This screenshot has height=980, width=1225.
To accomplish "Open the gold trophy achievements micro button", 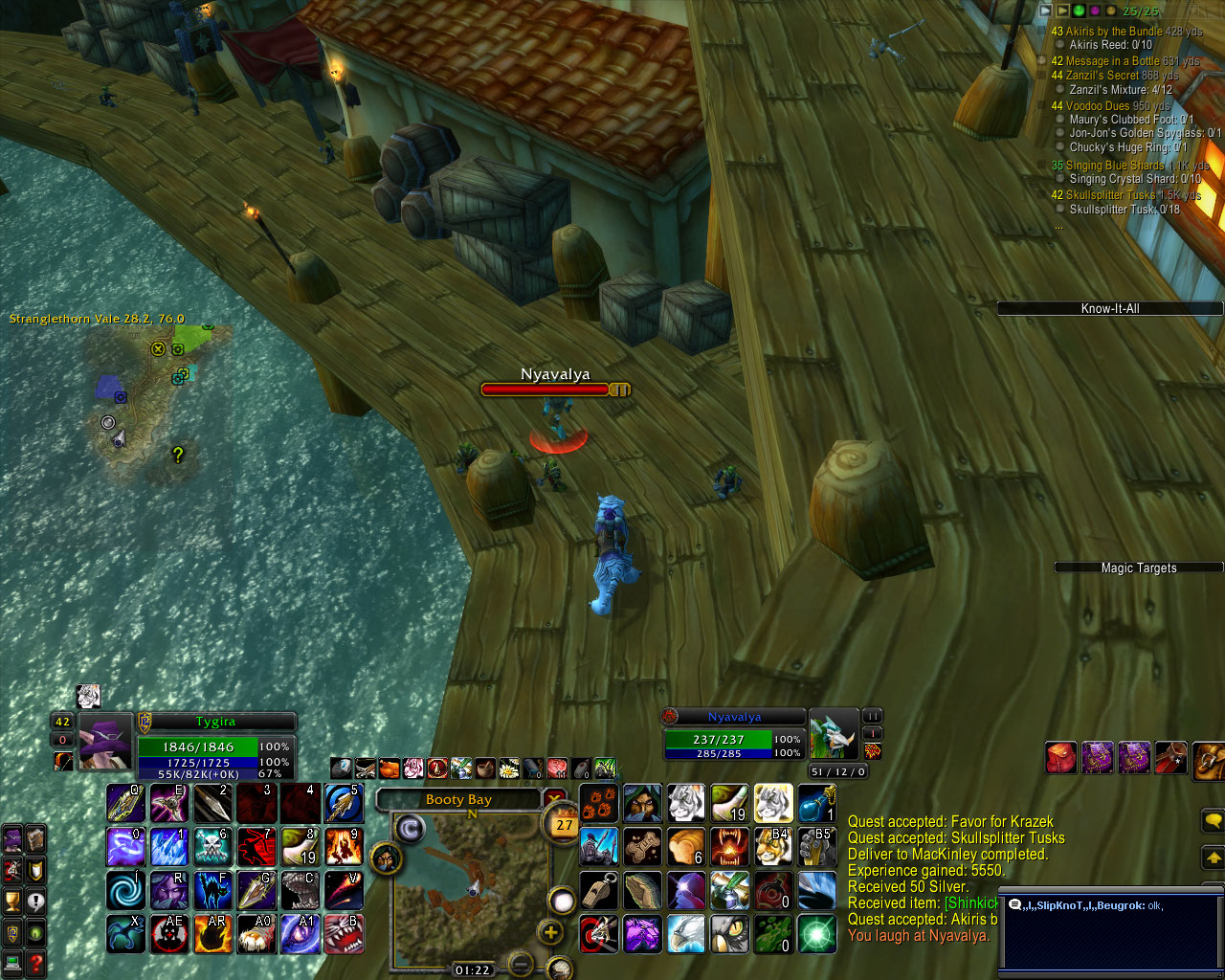I will point(12,901).
